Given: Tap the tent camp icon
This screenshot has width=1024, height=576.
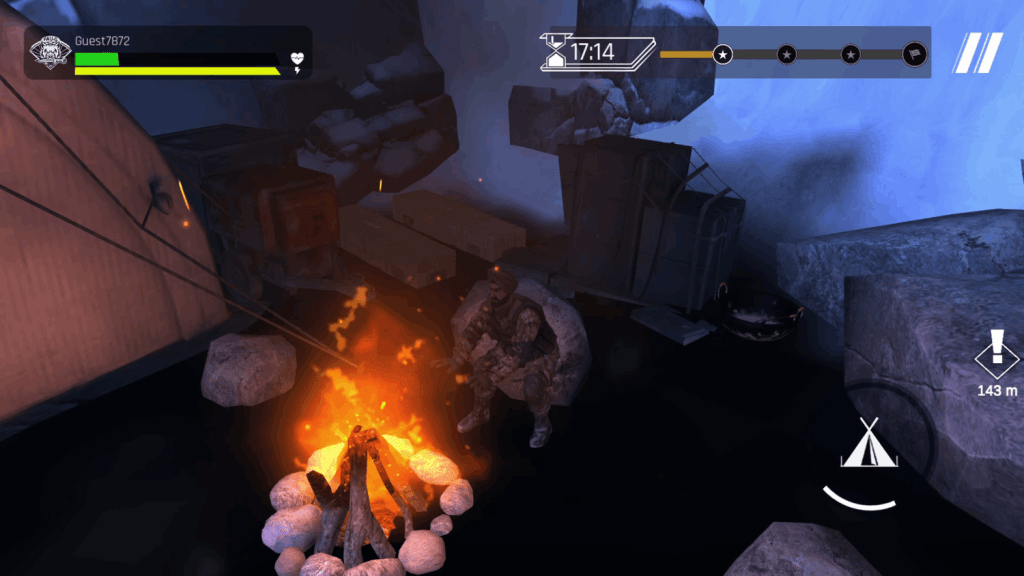Looking at the screenshot, I should coord(869,444).
